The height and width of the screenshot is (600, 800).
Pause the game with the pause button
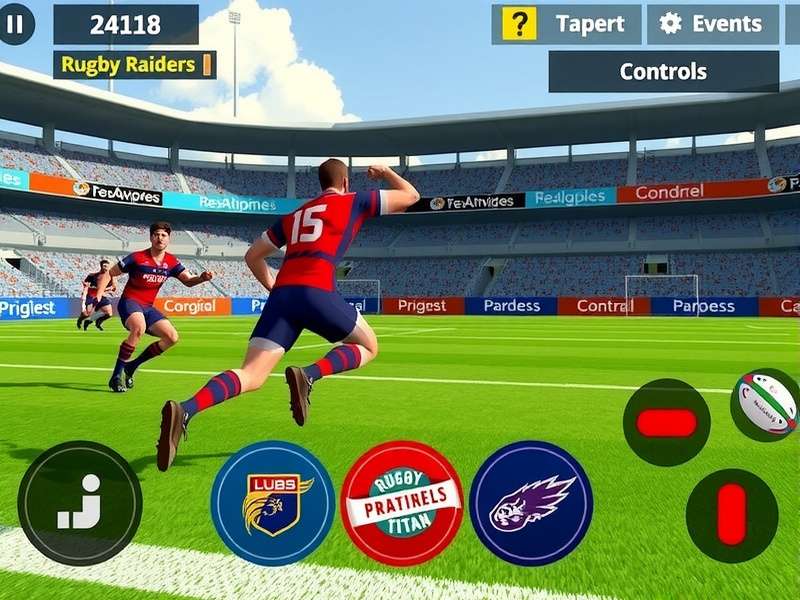coord(15,25)
